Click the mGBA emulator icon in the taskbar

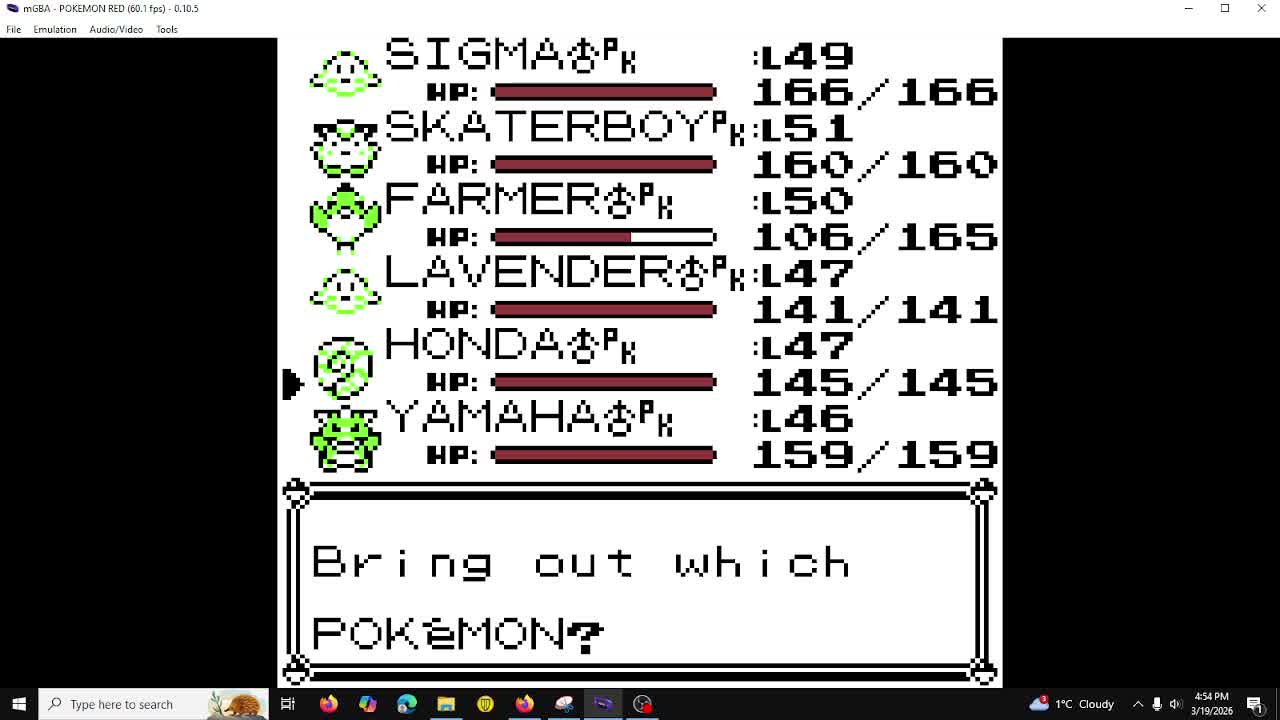pos(602,704)
